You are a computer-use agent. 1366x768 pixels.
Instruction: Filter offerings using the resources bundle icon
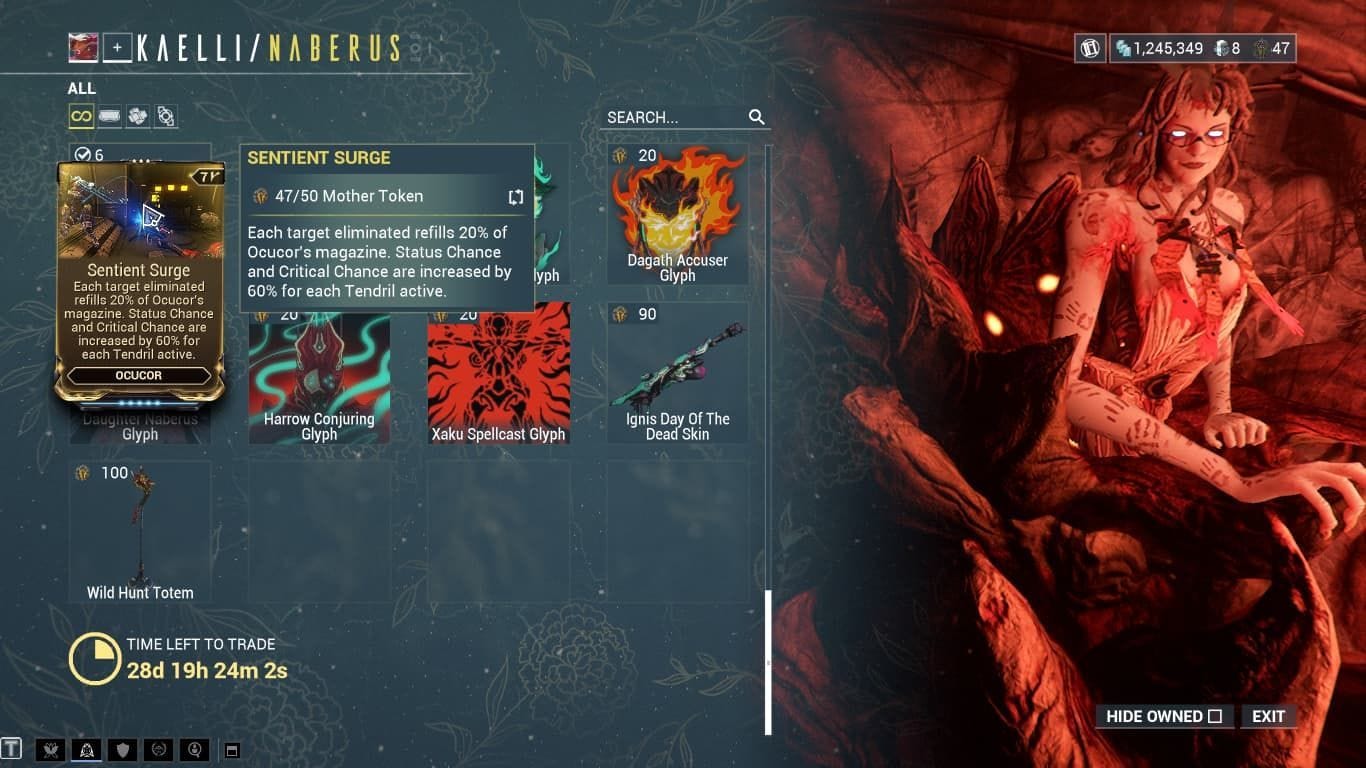[x=138, y=116]
